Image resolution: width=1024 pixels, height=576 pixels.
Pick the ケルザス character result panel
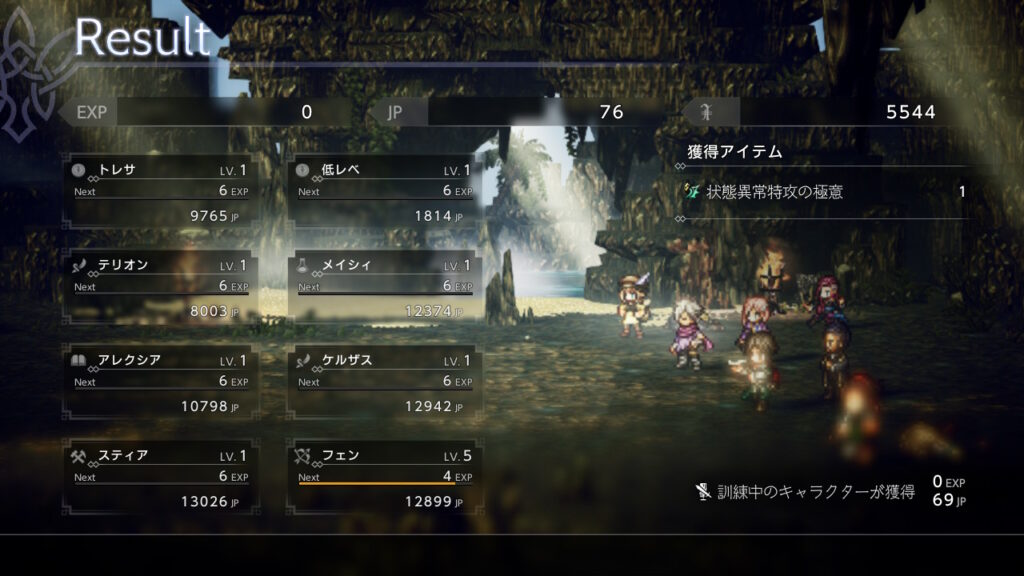tap(384, 383)
